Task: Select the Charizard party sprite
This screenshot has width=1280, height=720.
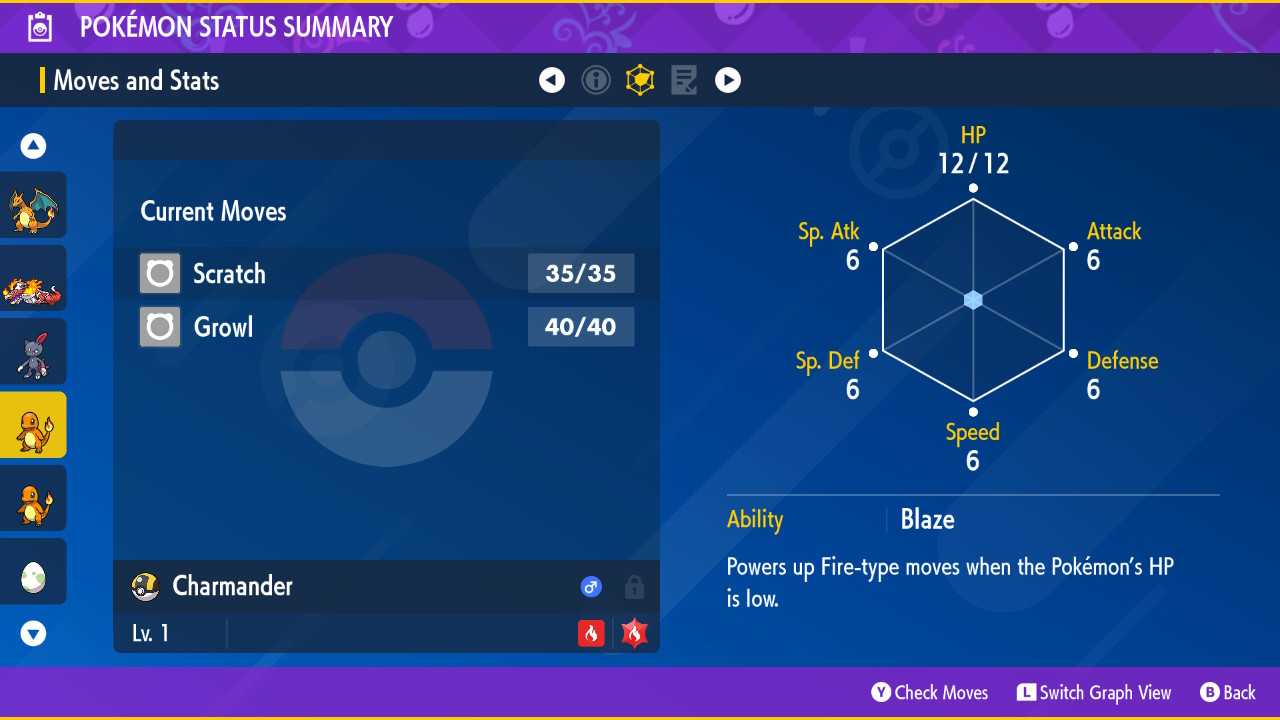Action: click(x=33, y=205)
